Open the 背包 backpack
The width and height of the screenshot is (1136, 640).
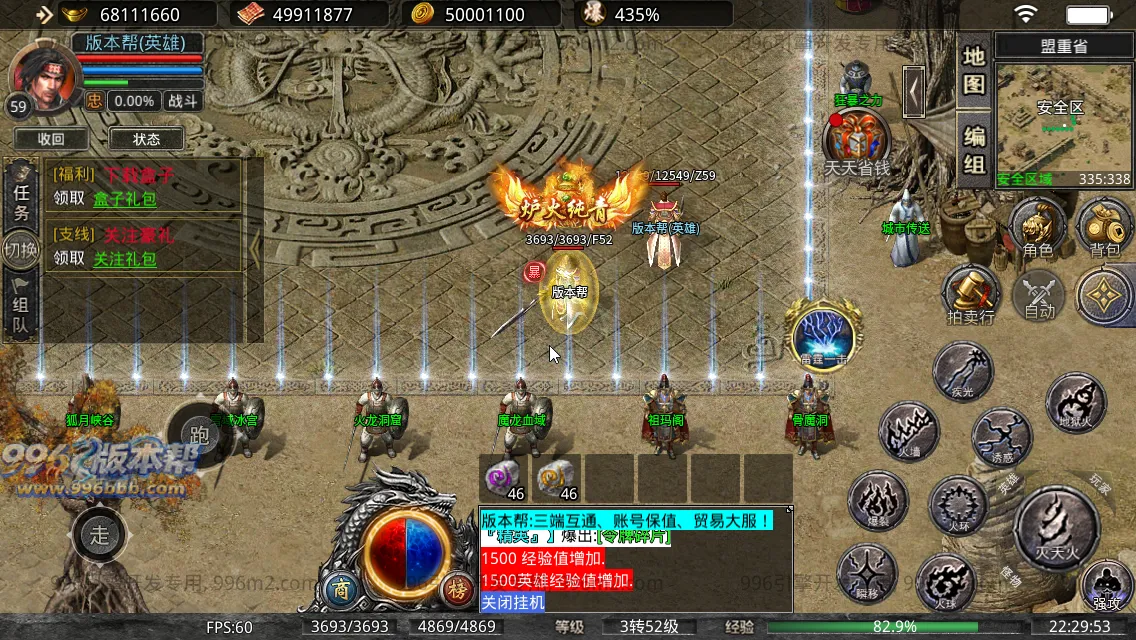point(1104,226)
